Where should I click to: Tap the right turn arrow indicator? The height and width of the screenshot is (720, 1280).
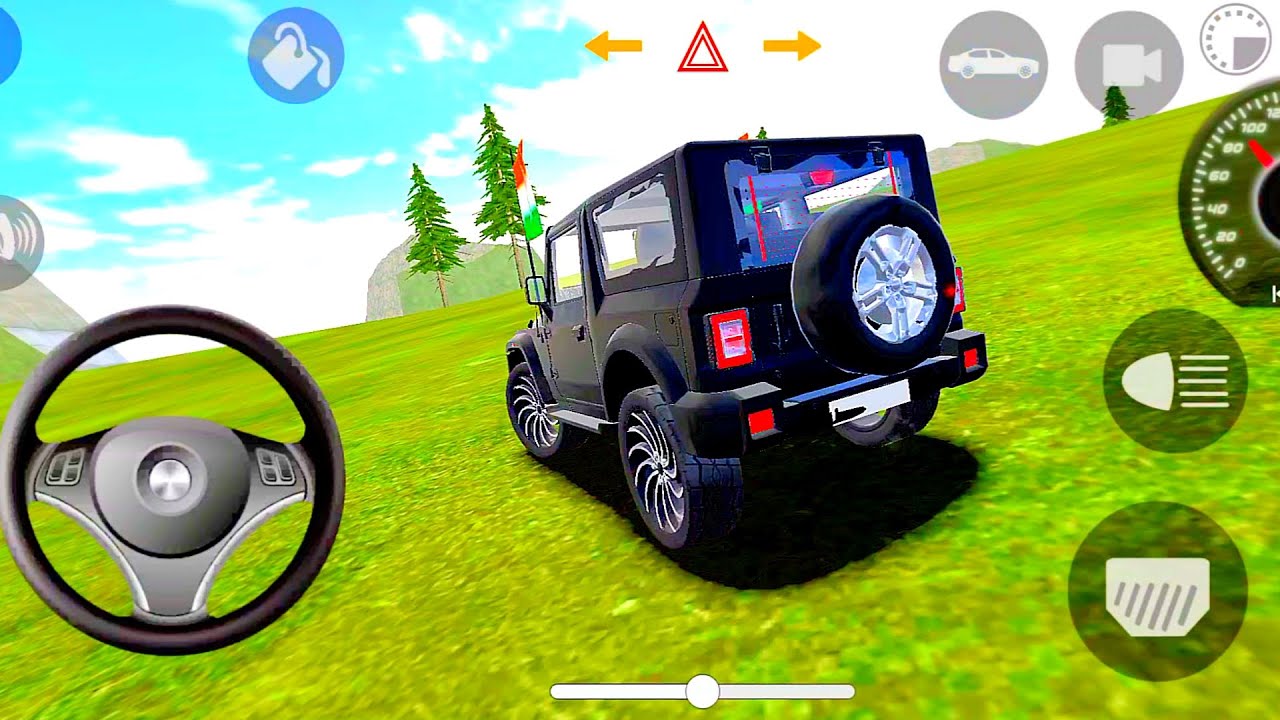tap(789, 44)
